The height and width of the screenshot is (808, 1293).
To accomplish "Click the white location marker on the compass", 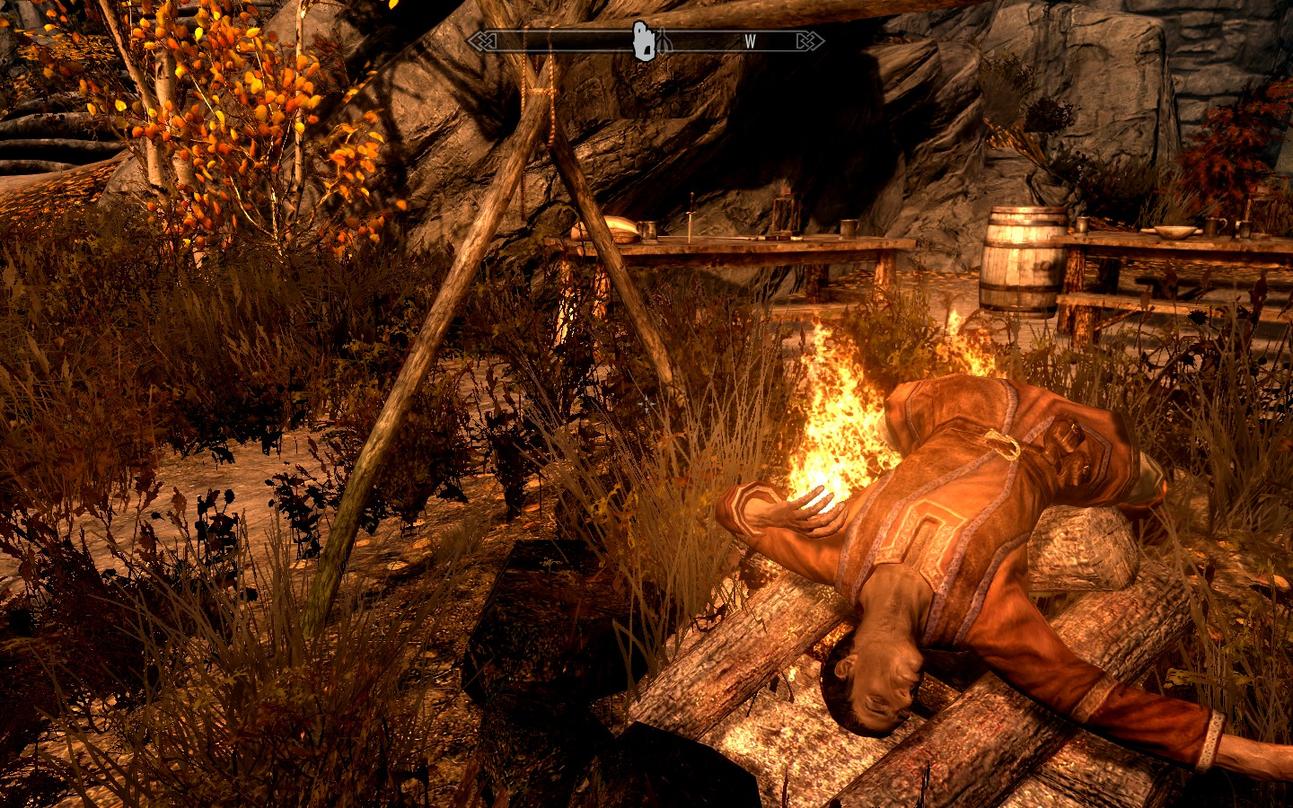I will click(644, 41).
